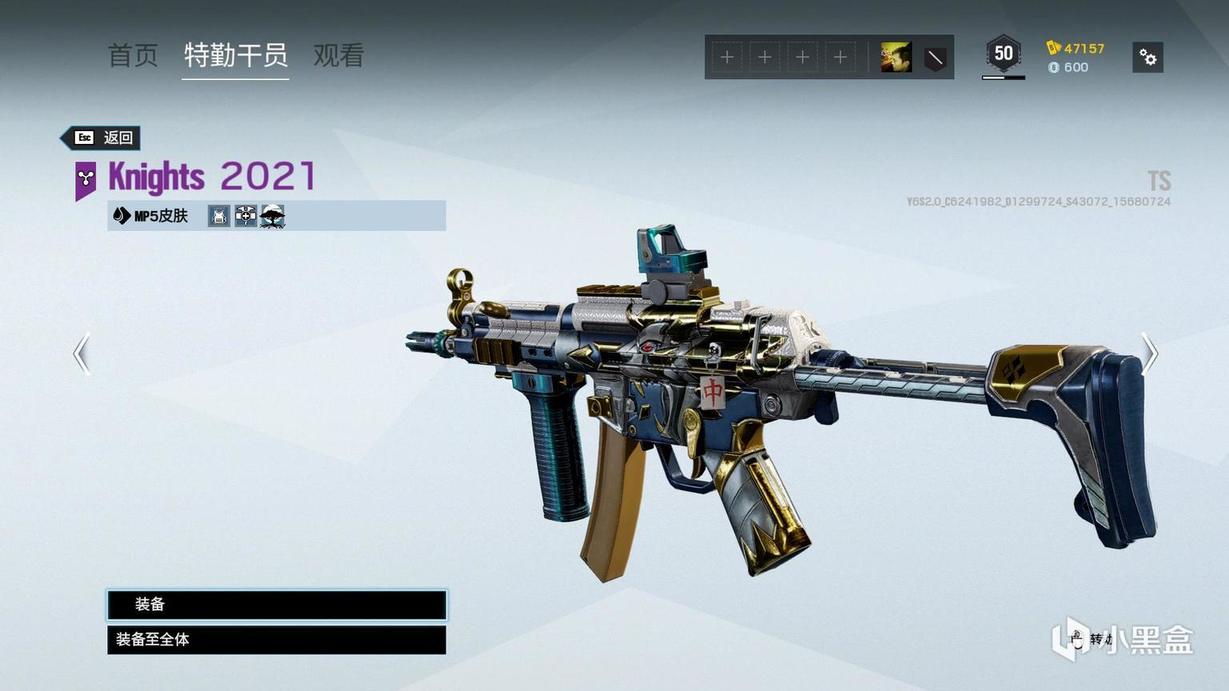The image size is (1229, 691).
Task: Show the previous weapon skin with left arrow
Action: click(81, 353)
